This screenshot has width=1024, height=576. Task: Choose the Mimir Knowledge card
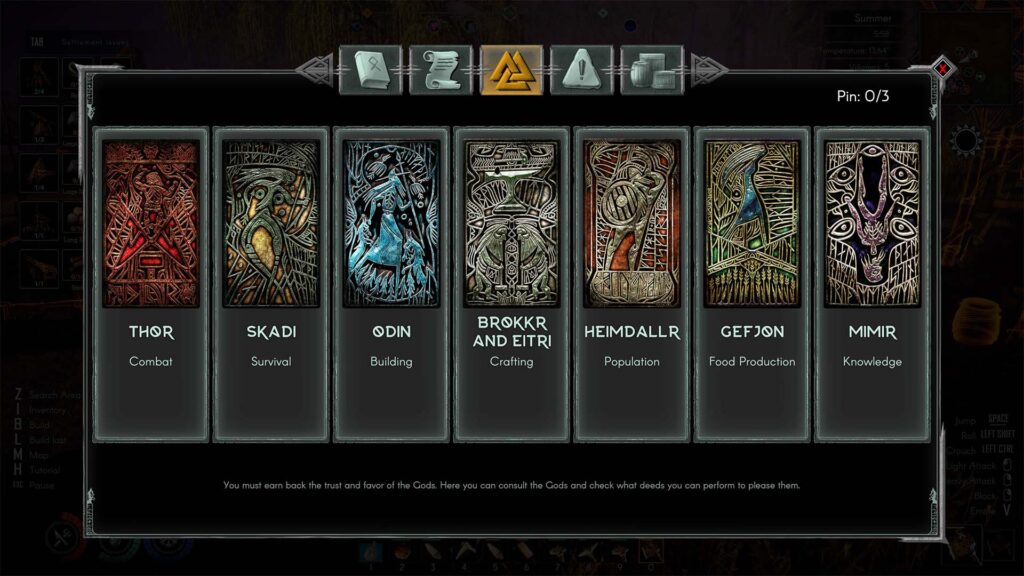pos(871,284)
